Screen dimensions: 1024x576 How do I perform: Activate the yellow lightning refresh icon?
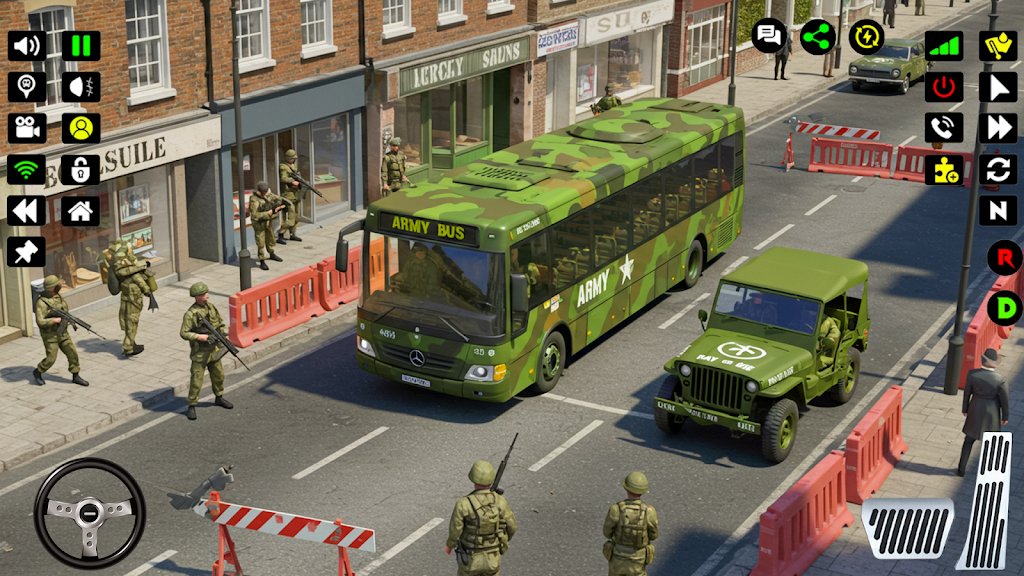[867, 37]
